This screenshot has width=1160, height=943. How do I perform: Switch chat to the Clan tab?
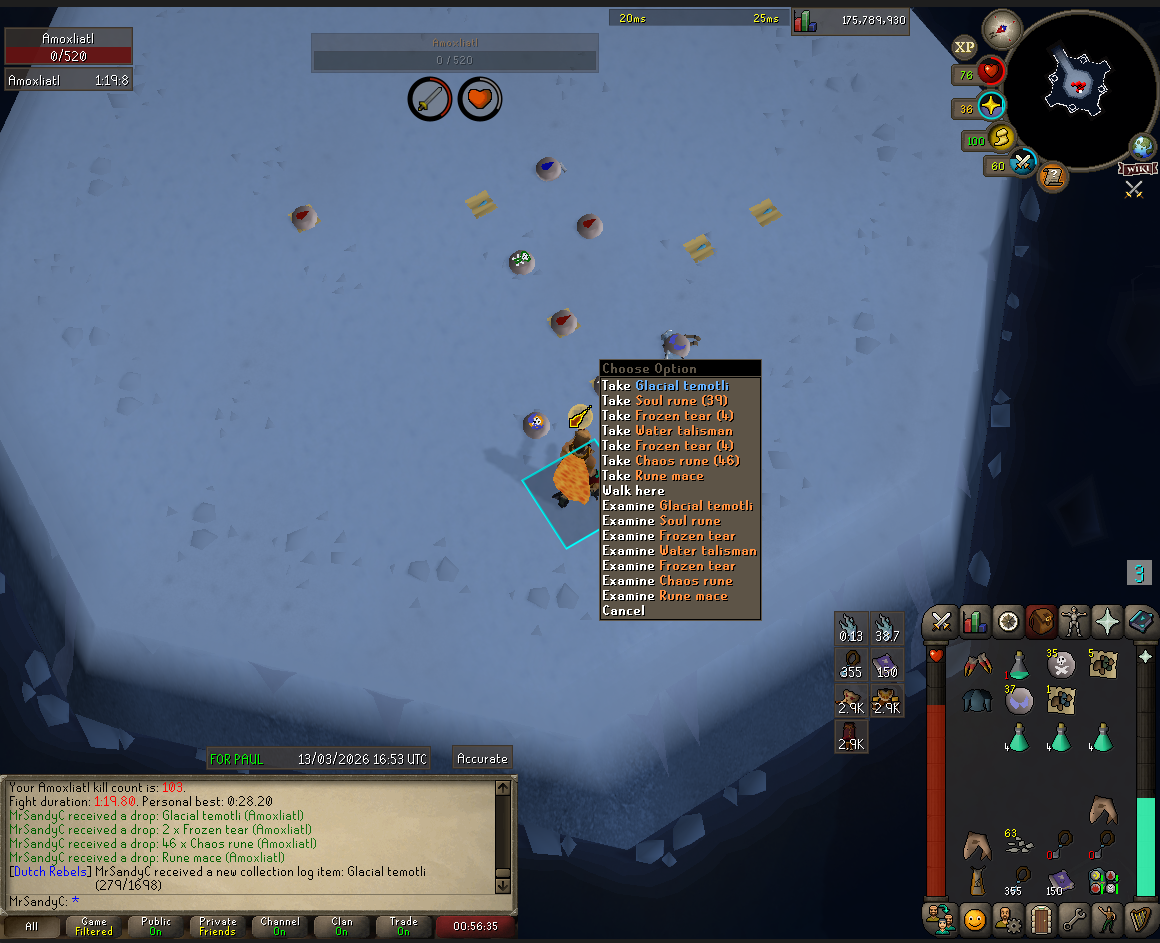click(x=342, y=926)
